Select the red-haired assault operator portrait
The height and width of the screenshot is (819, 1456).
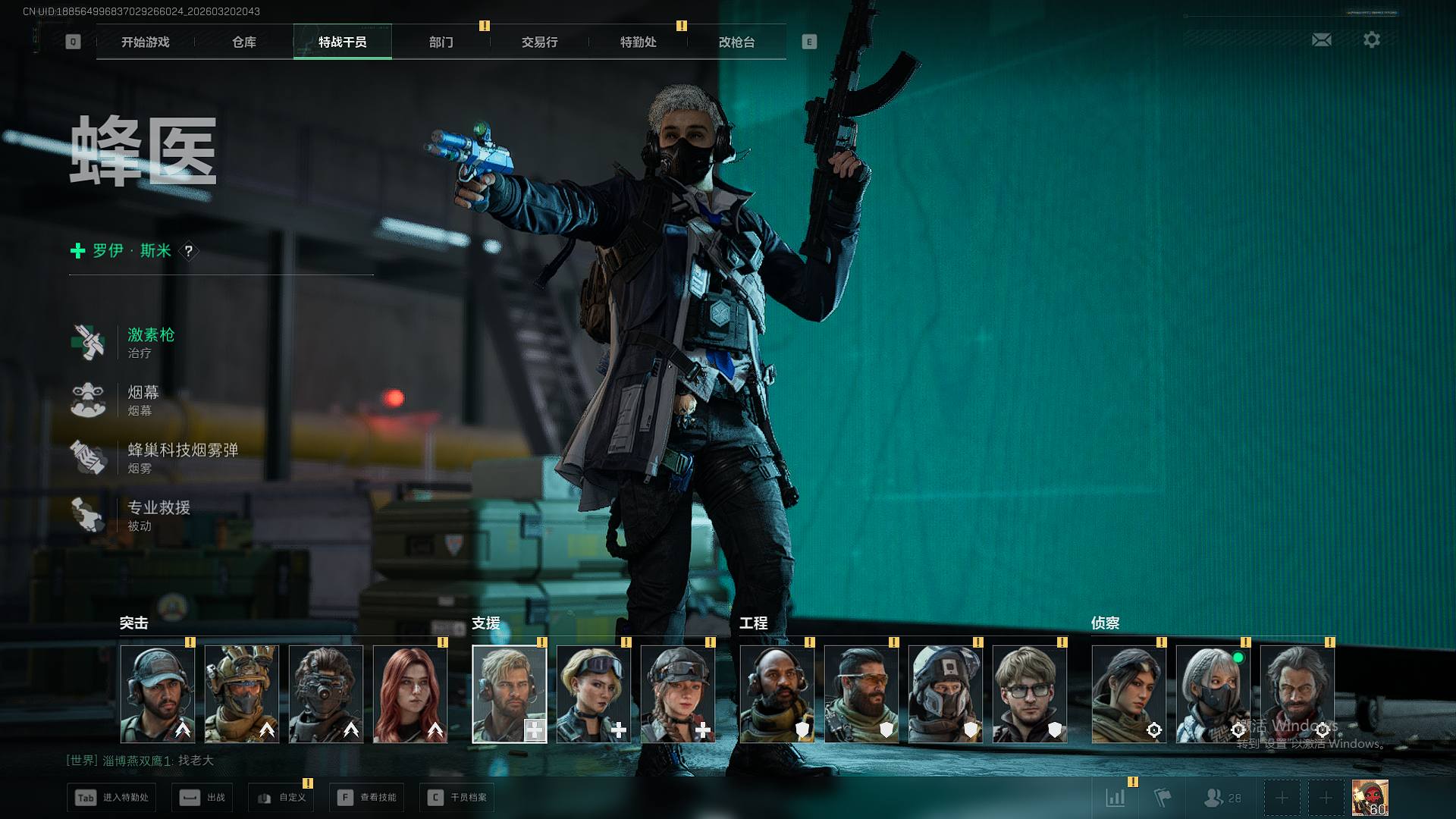click(410, 694)
